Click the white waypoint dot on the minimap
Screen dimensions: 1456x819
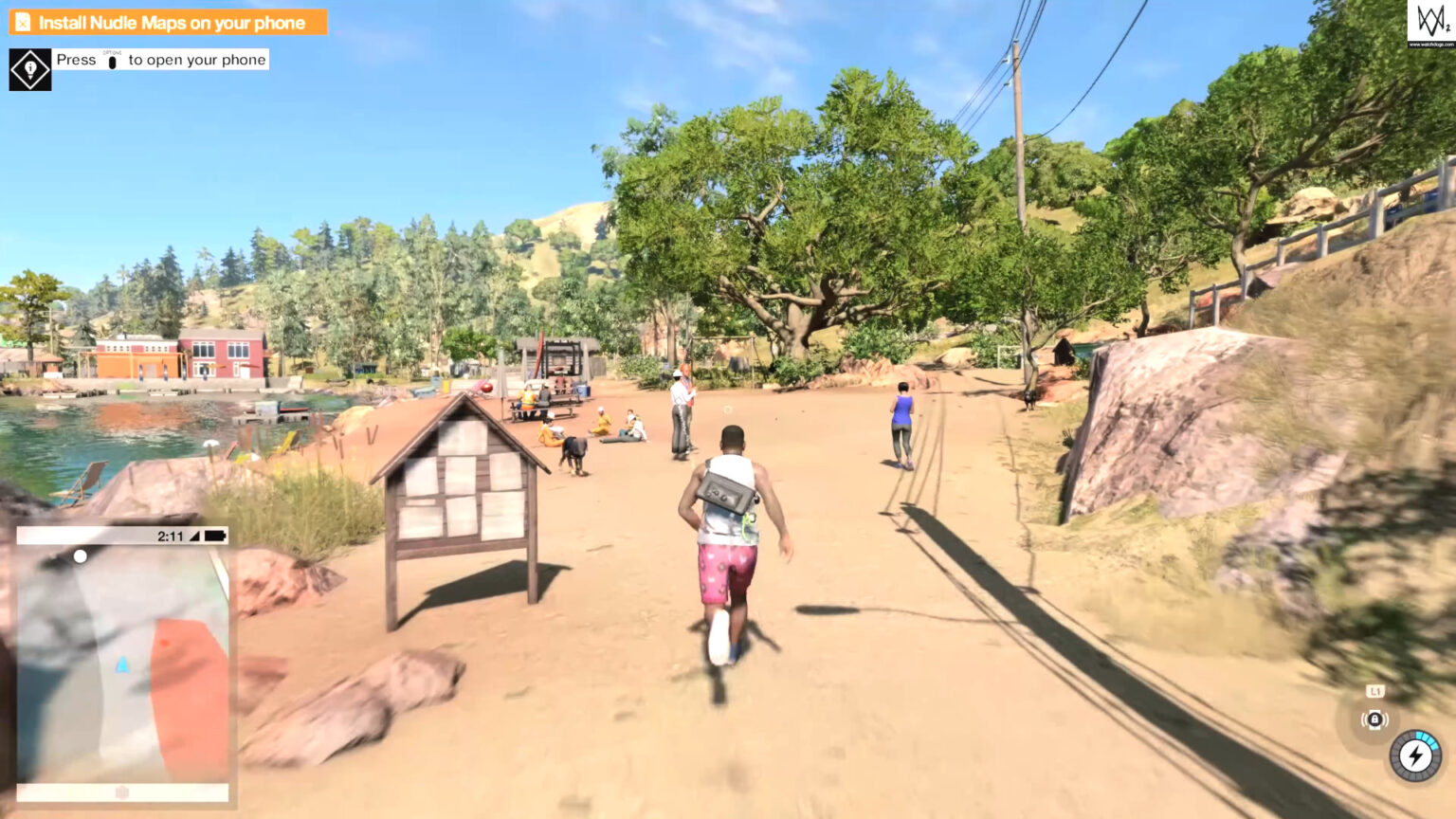[x=80, y=555]
